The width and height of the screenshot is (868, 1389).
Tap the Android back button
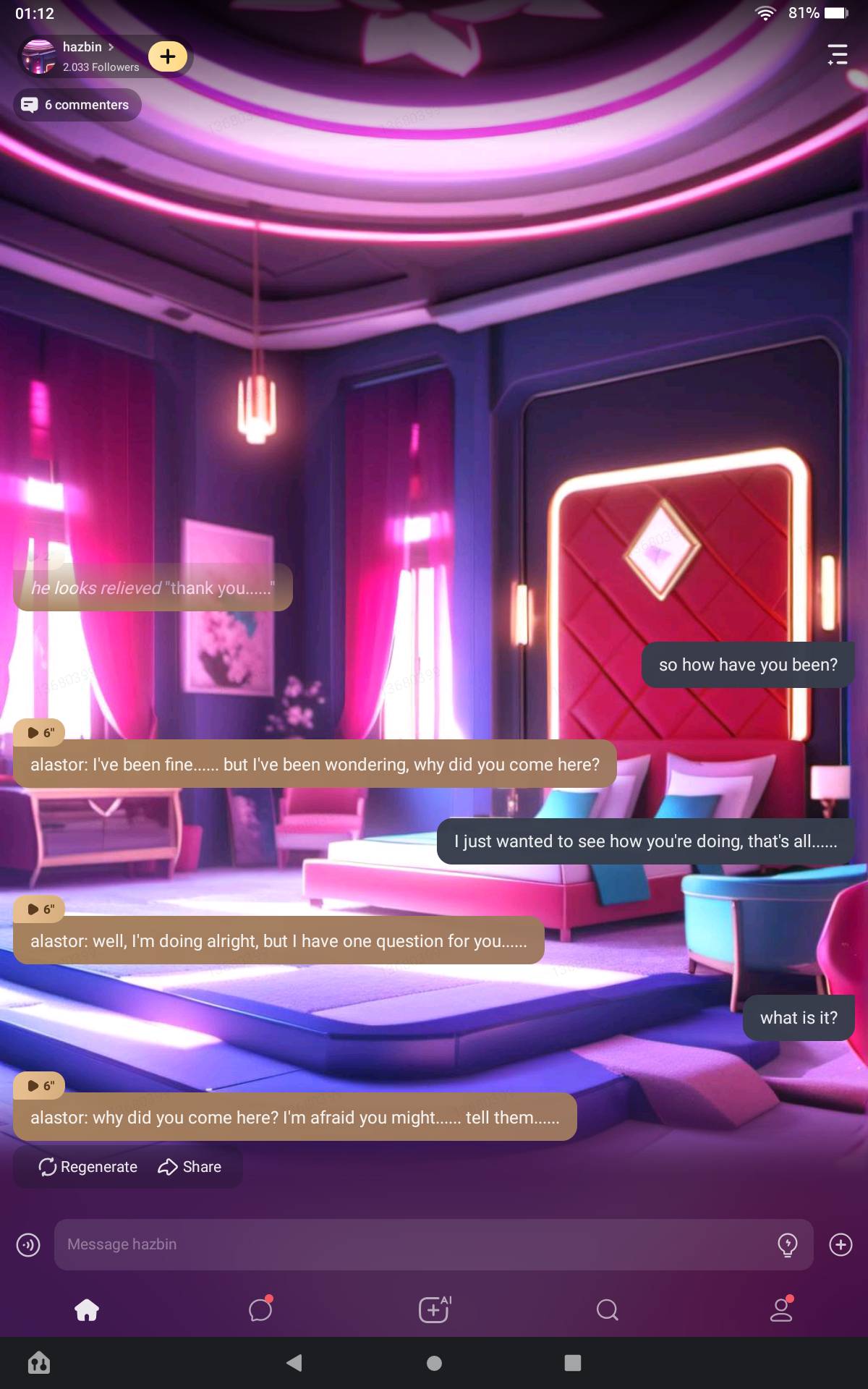(x=294, y=1363)
